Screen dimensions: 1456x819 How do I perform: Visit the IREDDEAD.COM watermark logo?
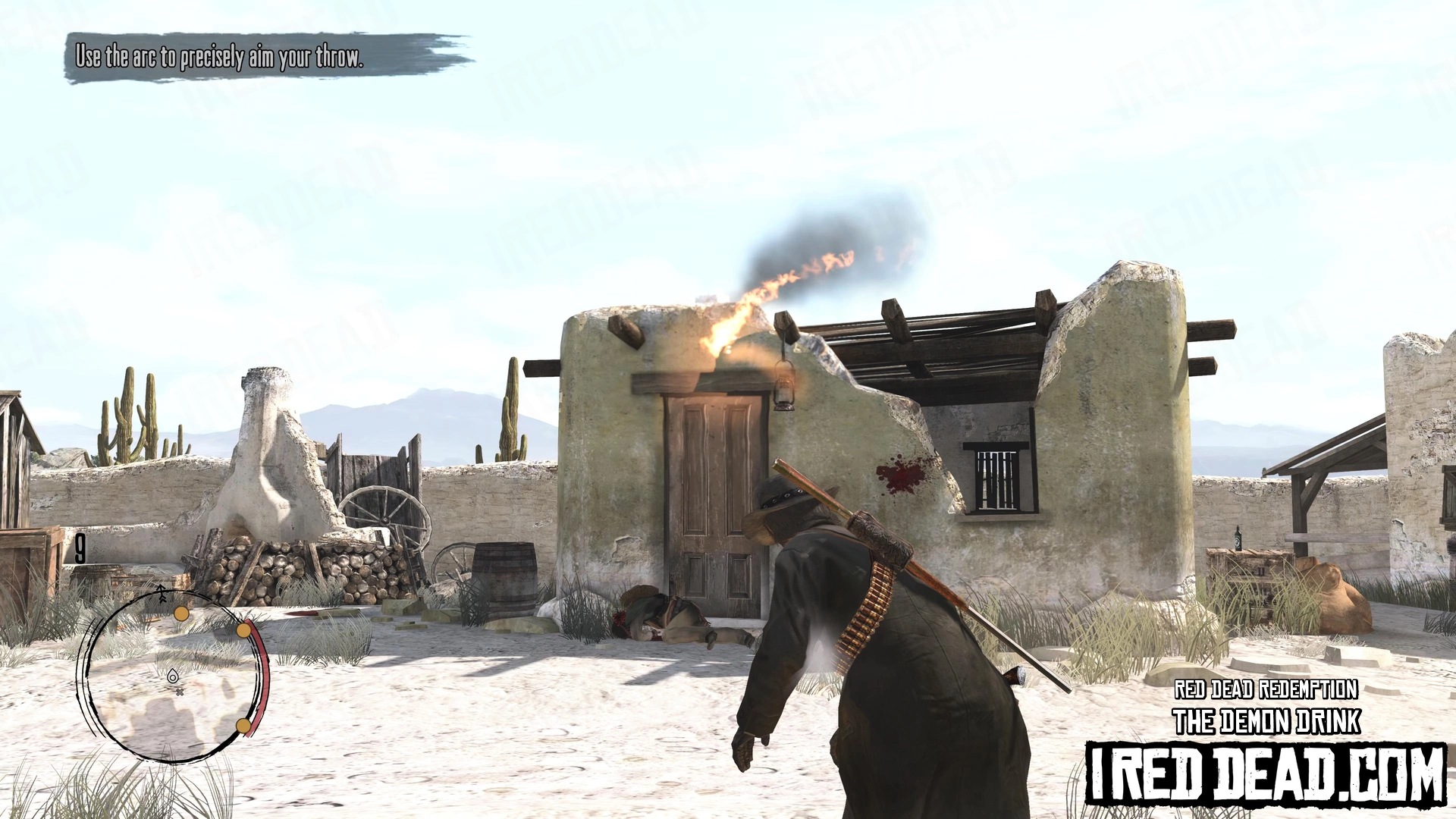tap(1266, 774)
